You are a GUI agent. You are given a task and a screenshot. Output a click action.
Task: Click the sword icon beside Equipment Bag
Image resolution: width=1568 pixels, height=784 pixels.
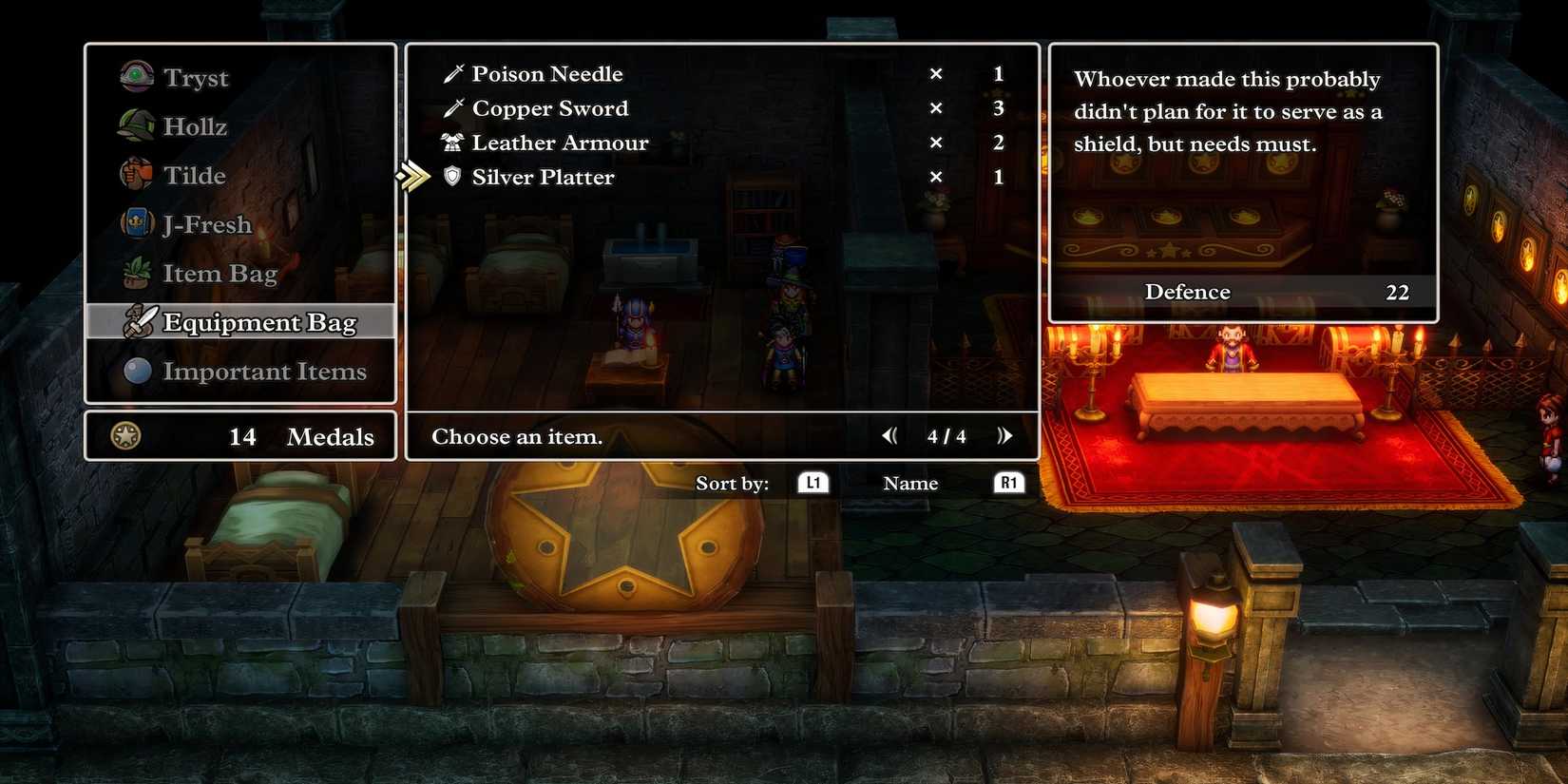(141, 321)
